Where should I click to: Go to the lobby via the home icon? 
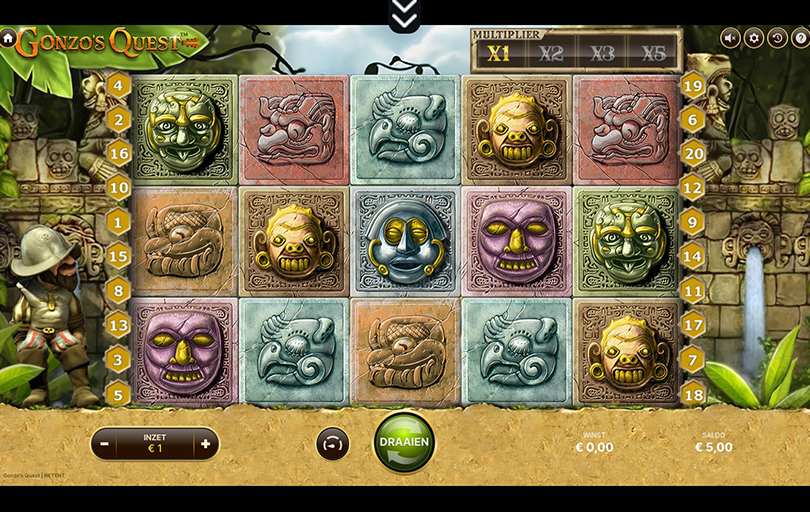point(8,38)
